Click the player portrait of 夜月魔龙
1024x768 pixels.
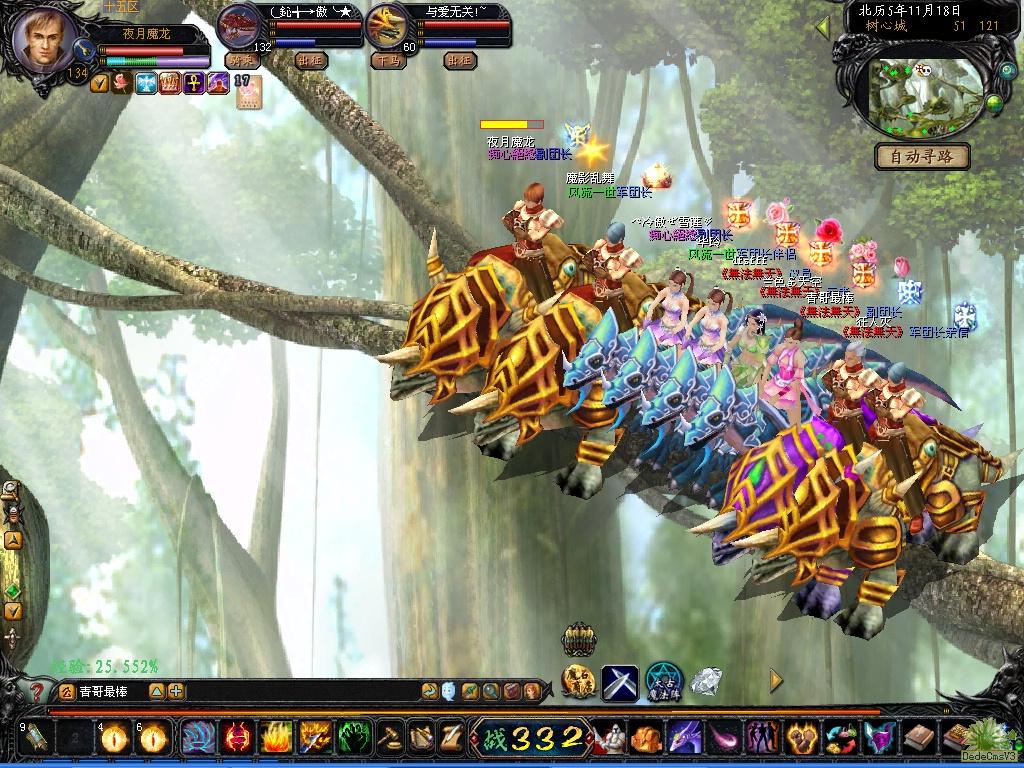pos(44,38)
